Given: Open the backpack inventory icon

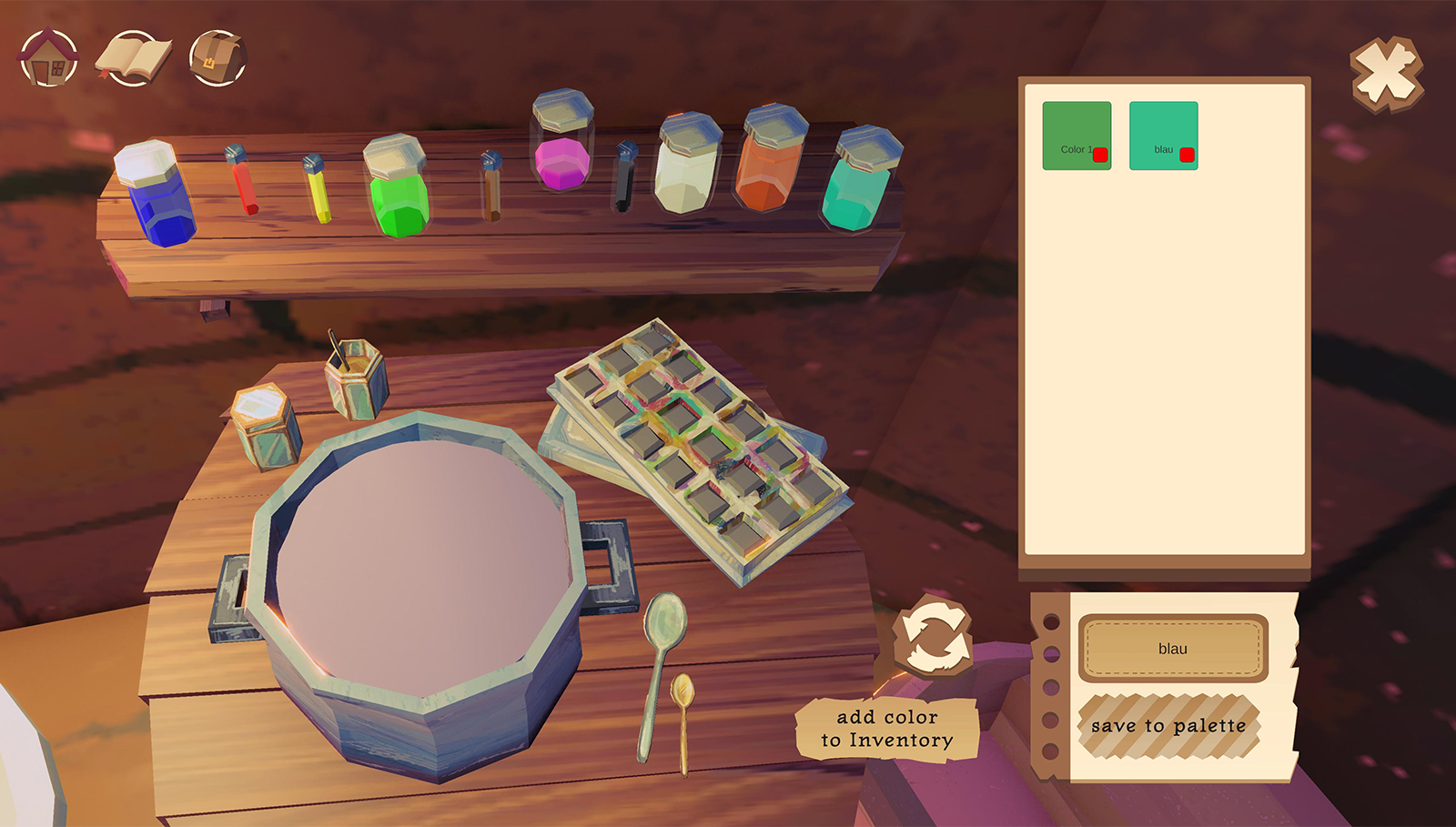Looking at the screenshot, I should pos(217,59).
